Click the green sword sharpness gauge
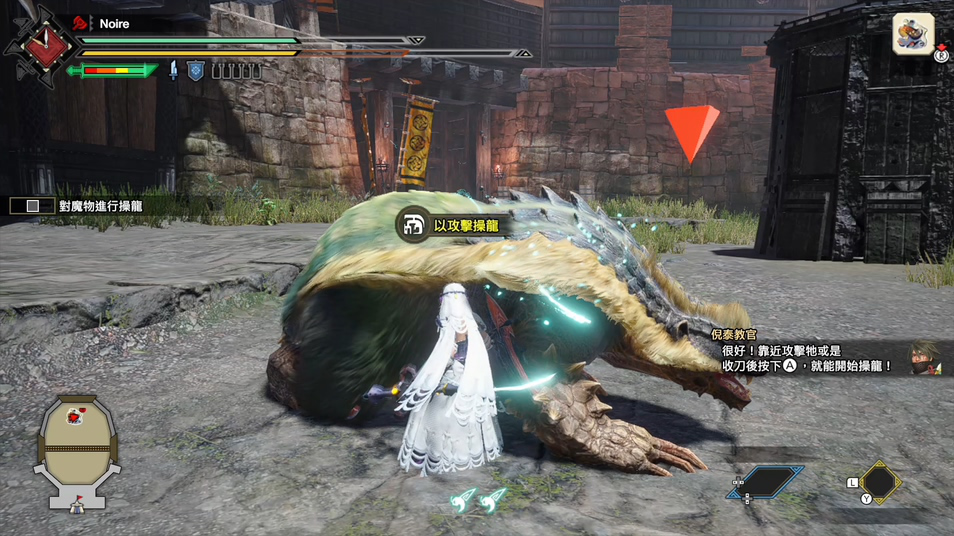Viewport: 954px width, 536px height. 112,70
